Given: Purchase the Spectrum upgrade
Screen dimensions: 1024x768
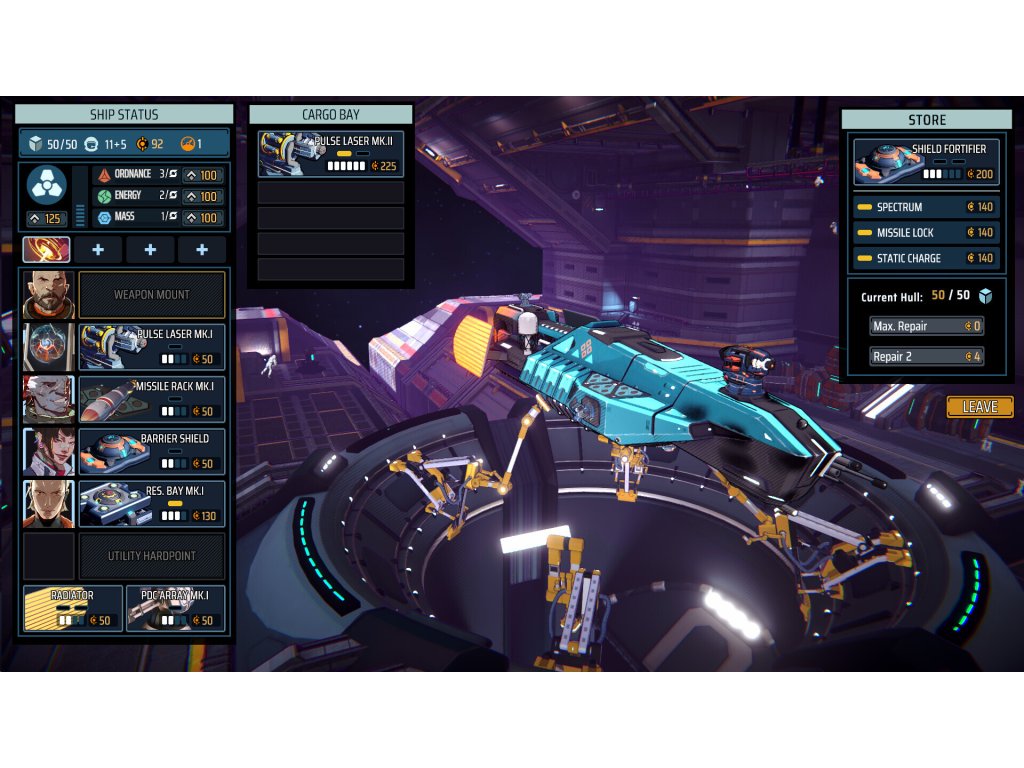Looking at the screenshot, I should point(926,207).
